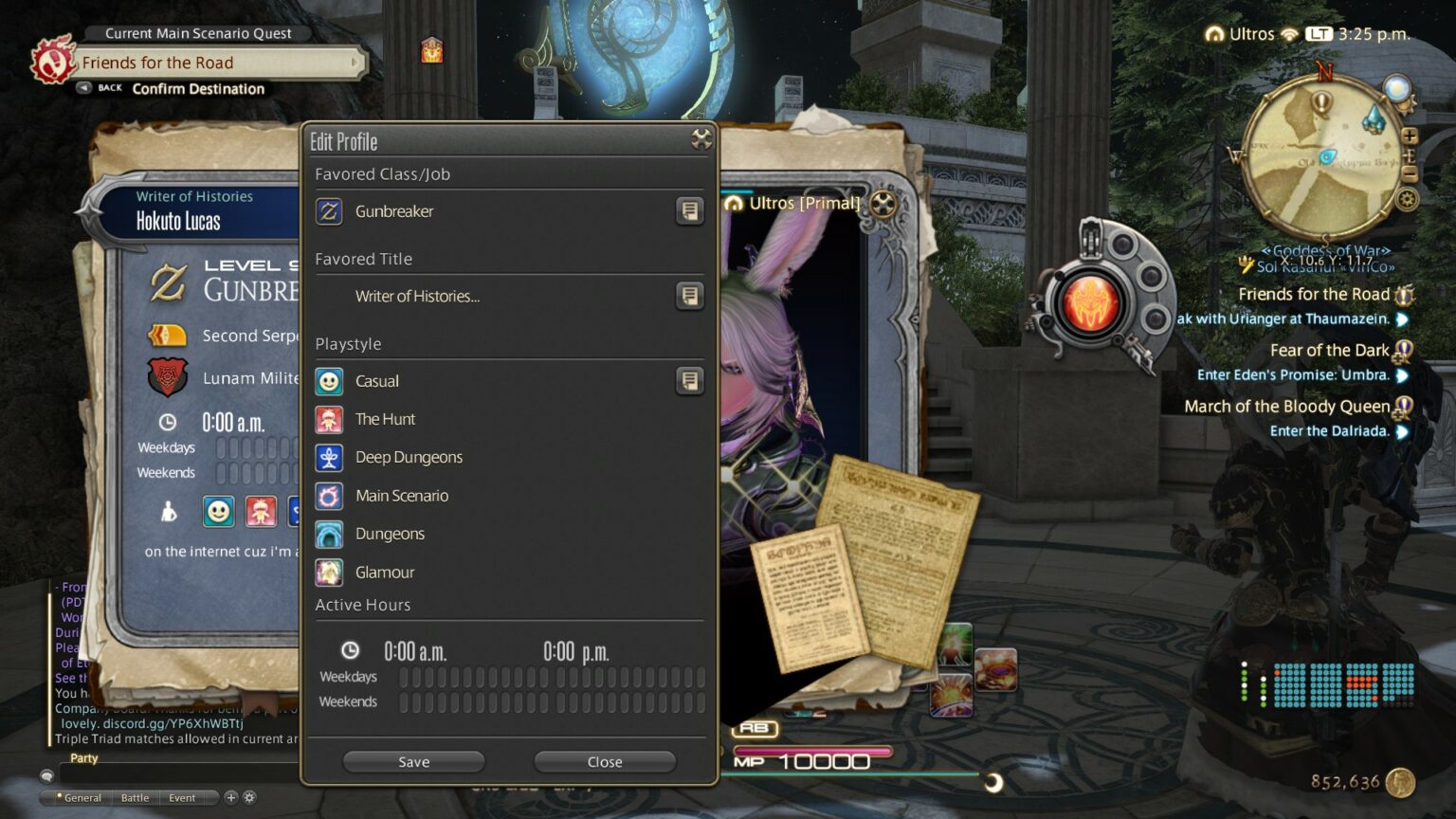Select the Deep Dungeons playstyle icon
The height and width of the screenshot is (819, 1456).
(329, 457)
